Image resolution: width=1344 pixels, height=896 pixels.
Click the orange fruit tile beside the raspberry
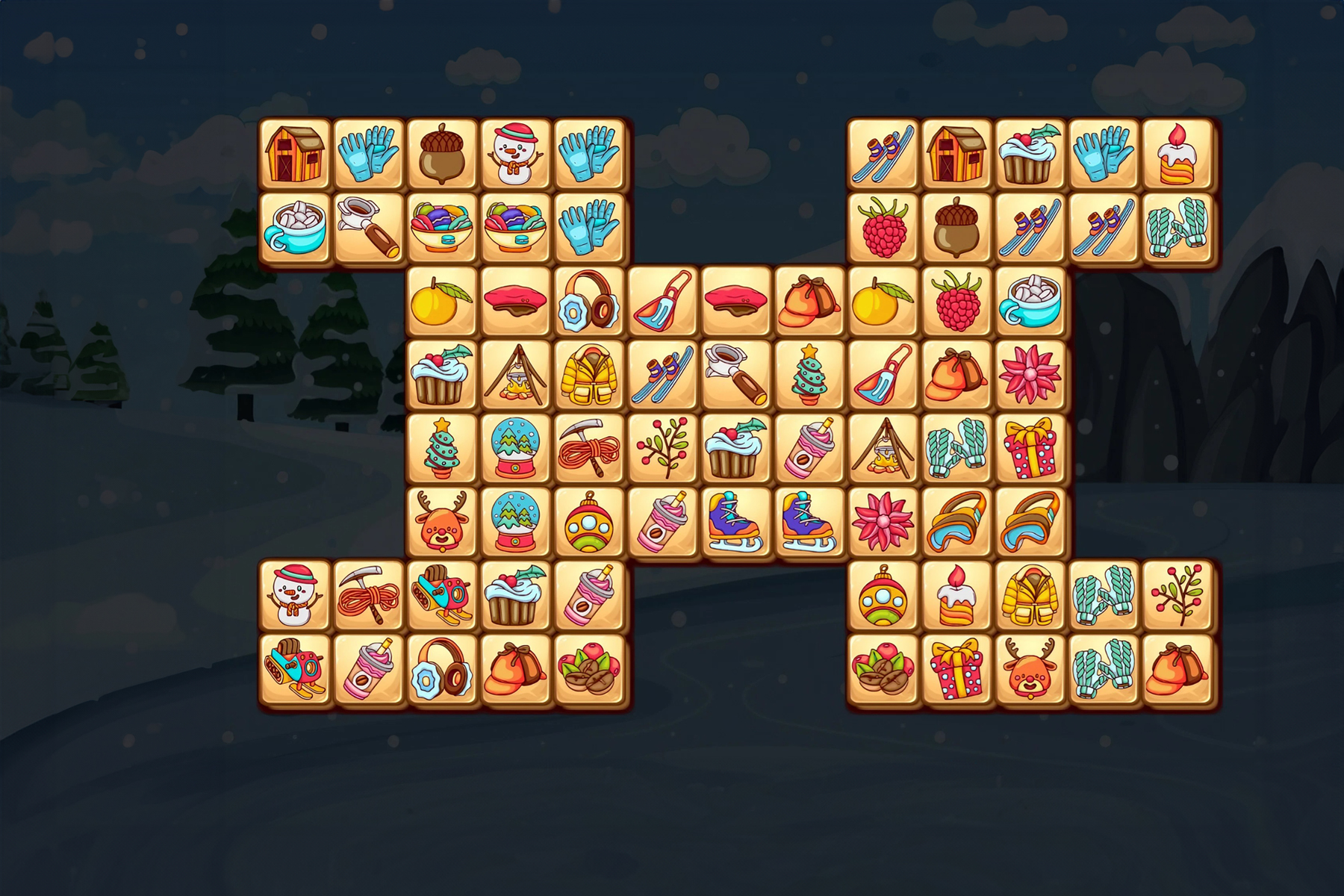pos(884,301)
